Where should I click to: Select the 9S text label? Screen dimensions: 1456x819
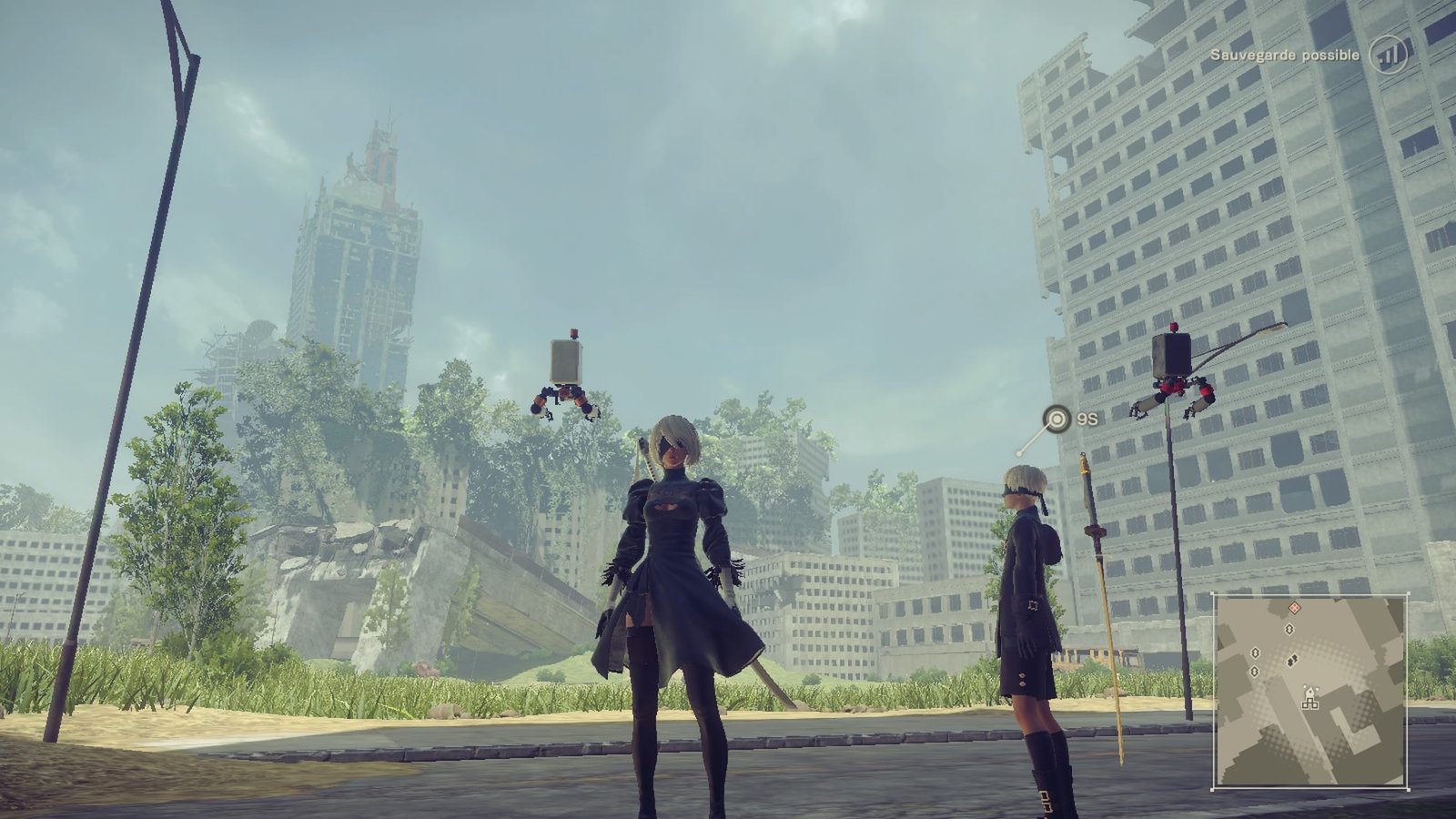coord(1087,419)
